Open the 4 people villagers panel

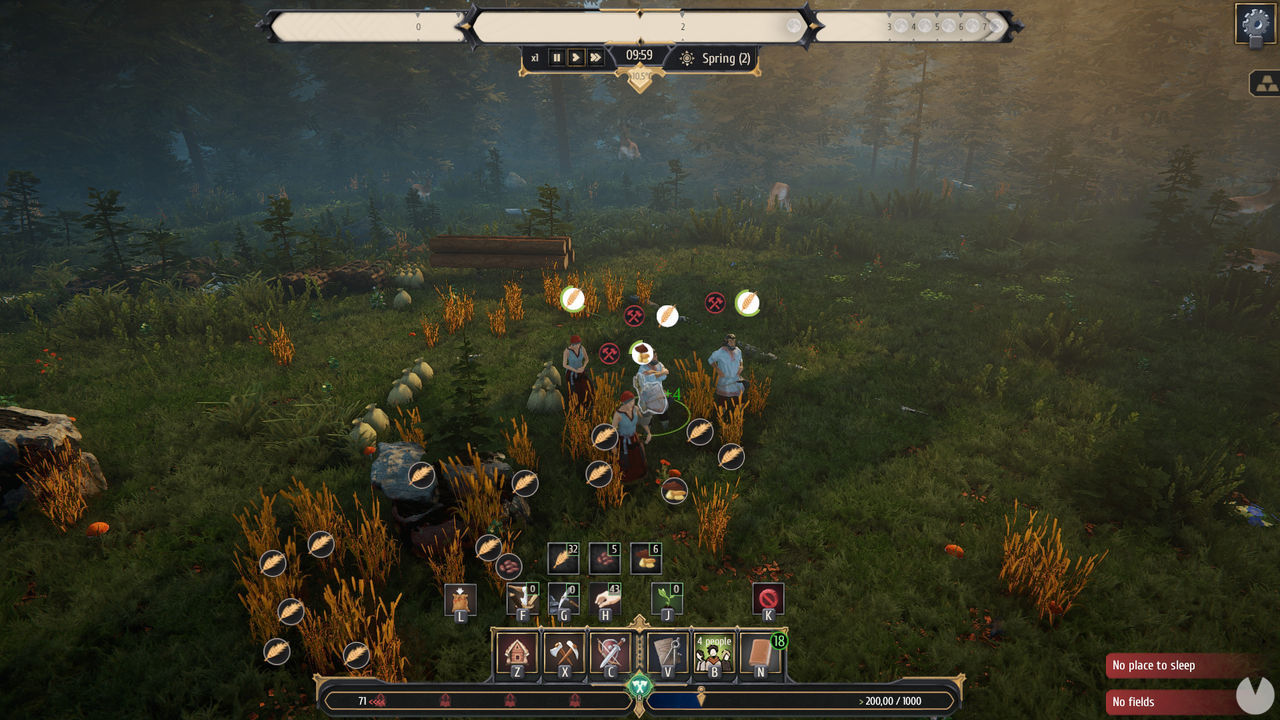[714, 653]
